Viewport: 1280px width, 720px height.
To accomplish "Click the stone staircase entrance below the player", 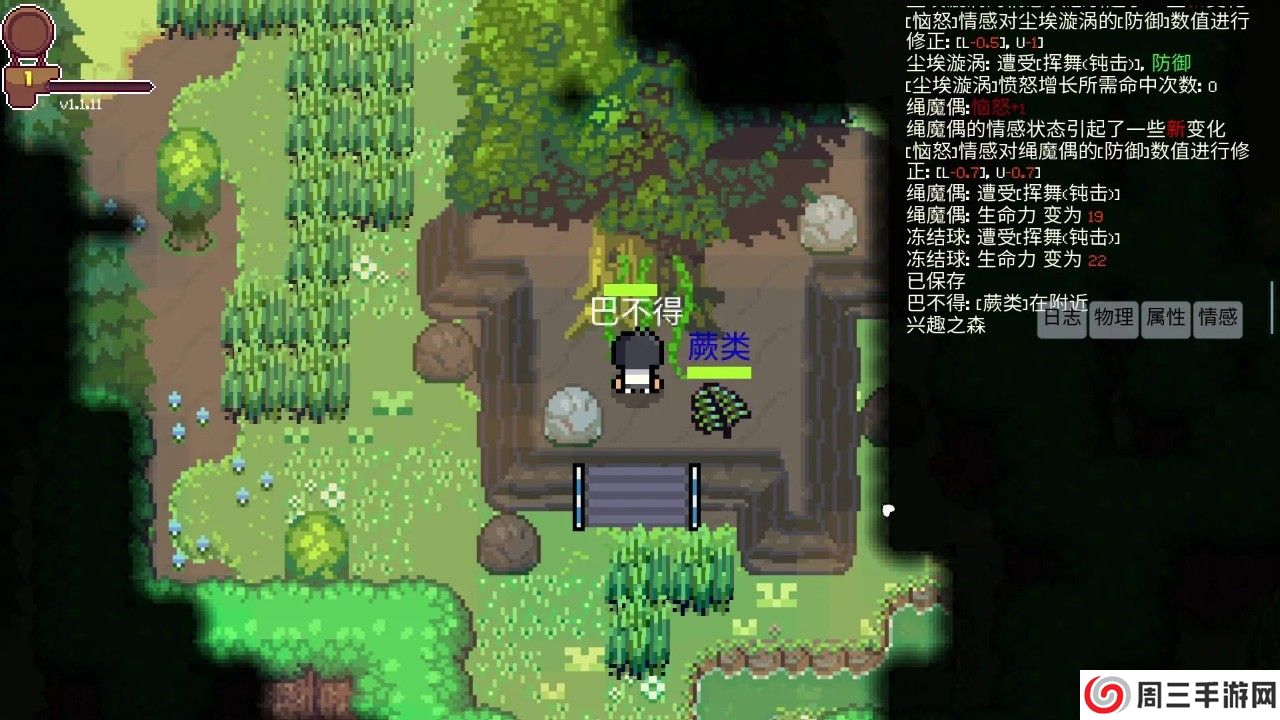I will coord(638,493).
